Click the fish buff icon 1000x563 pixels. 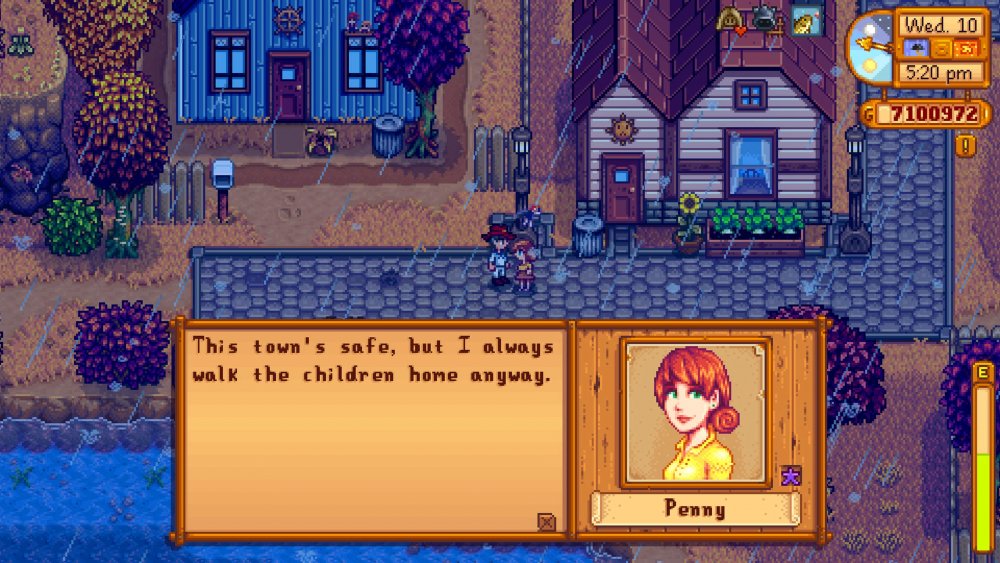point(802,21)
